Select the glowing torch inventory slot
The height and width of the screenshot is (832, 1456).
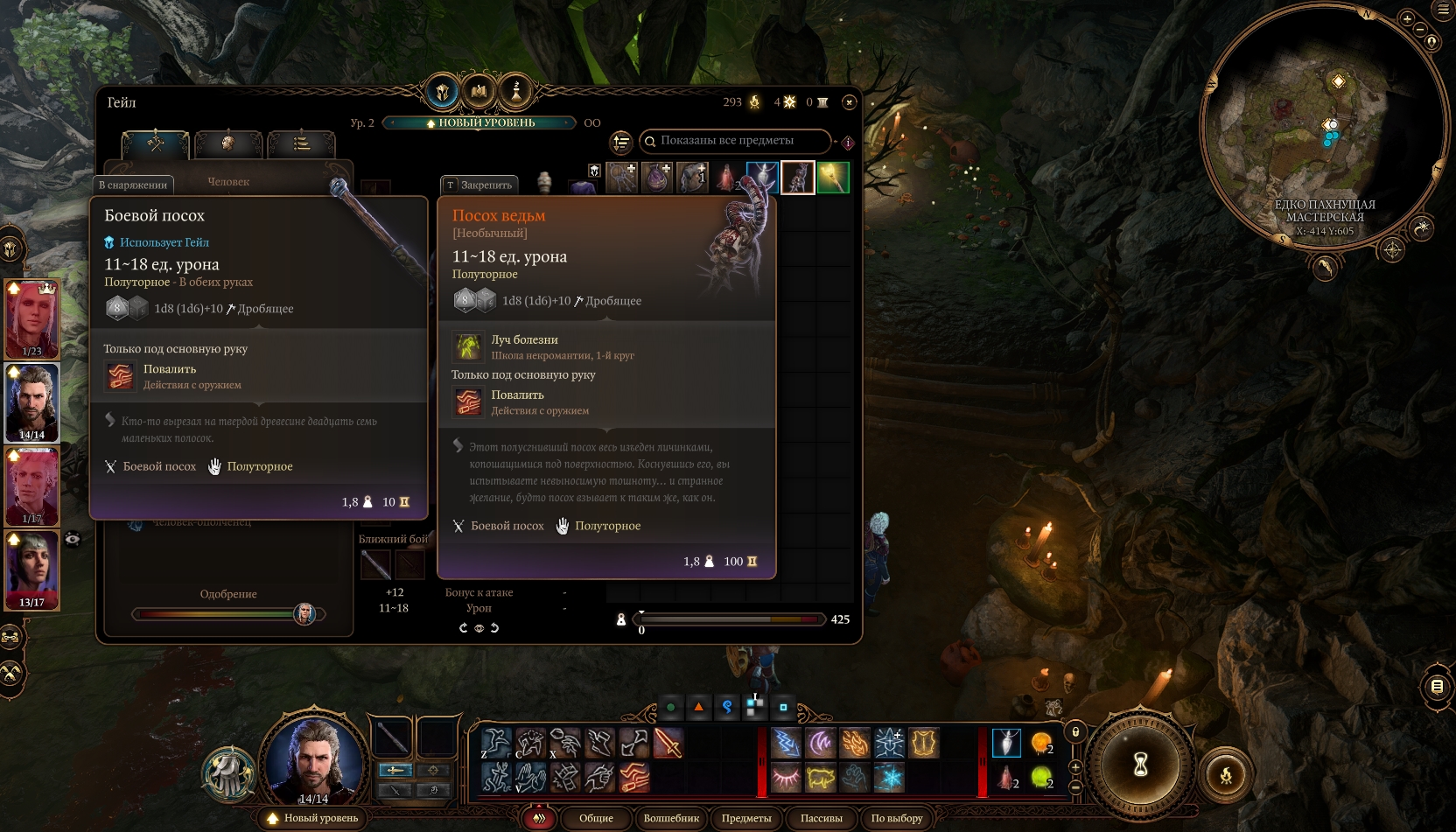[x=832, y=178]
